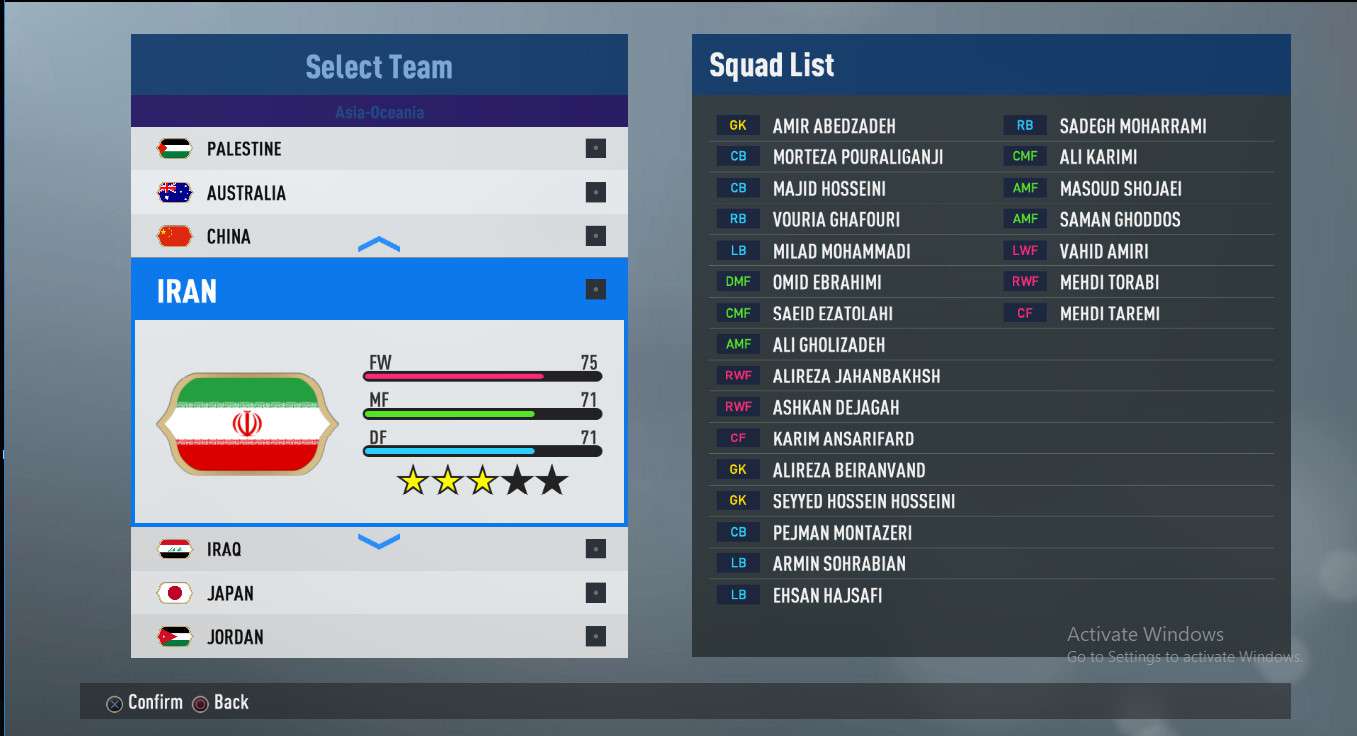This screenshot has width=1357, height=736.
Task: Click the up arrow above Iran
Action: pos(379,245)
